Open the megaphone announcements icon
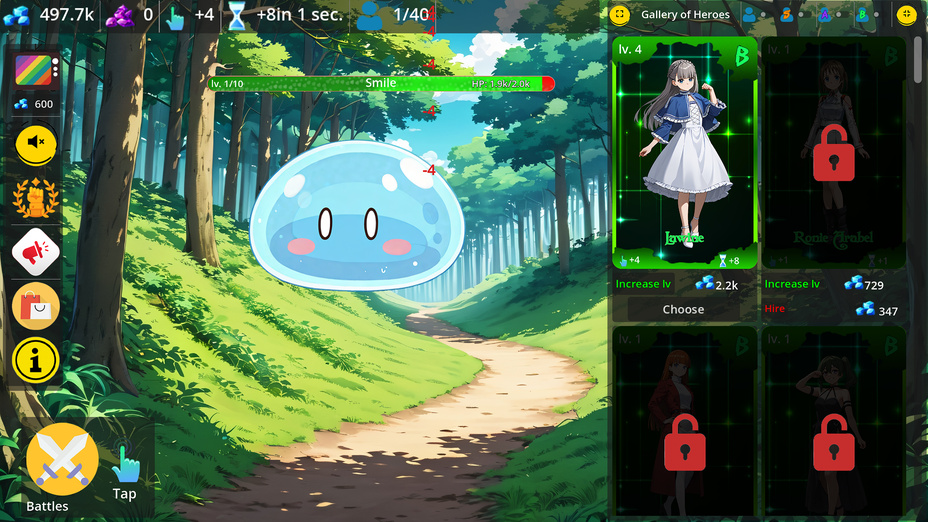Viewport: 928px width, 522px height. tap(36, 252)
